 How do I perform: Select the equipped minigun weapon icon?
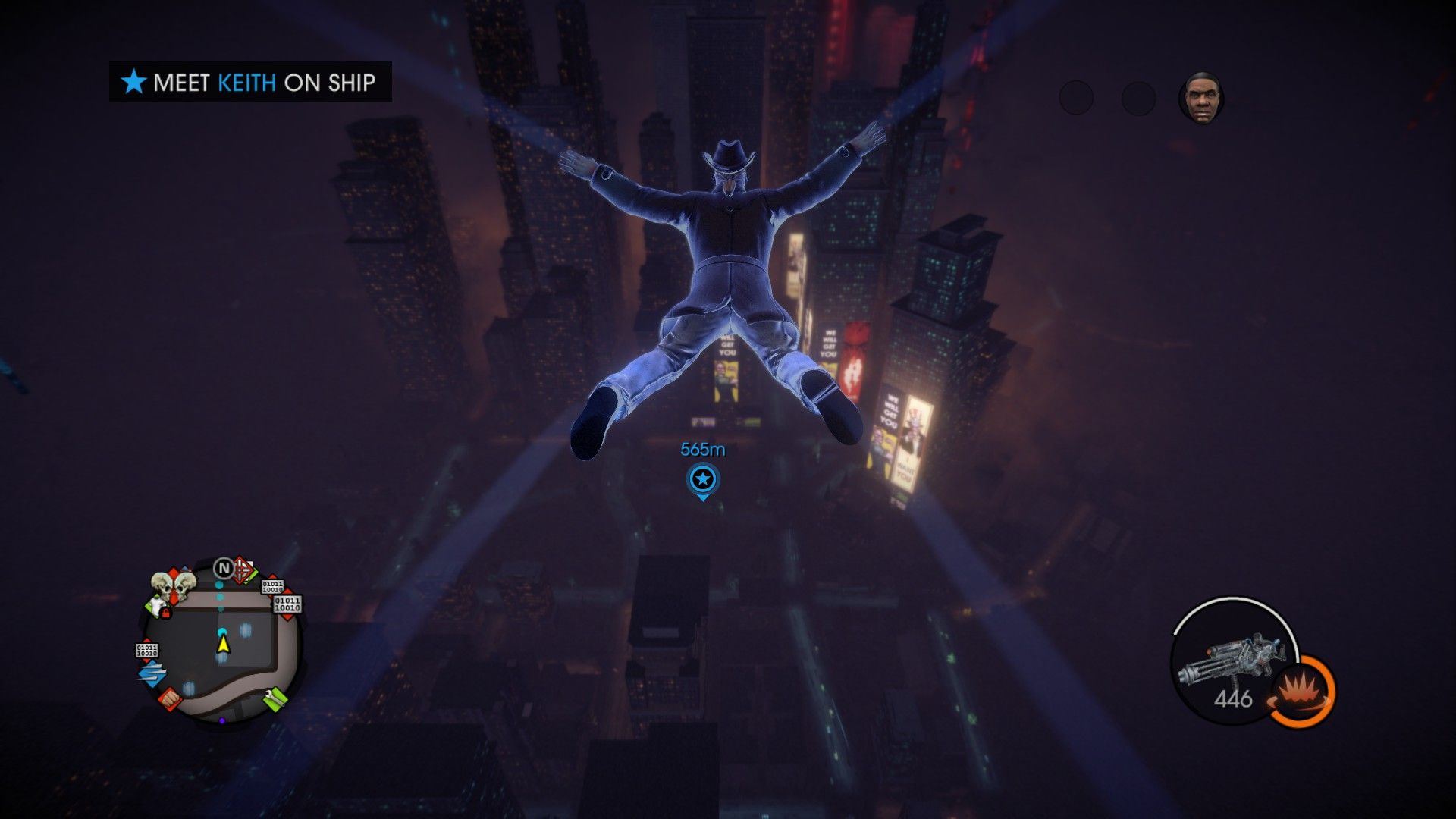tap(1228, 662)
